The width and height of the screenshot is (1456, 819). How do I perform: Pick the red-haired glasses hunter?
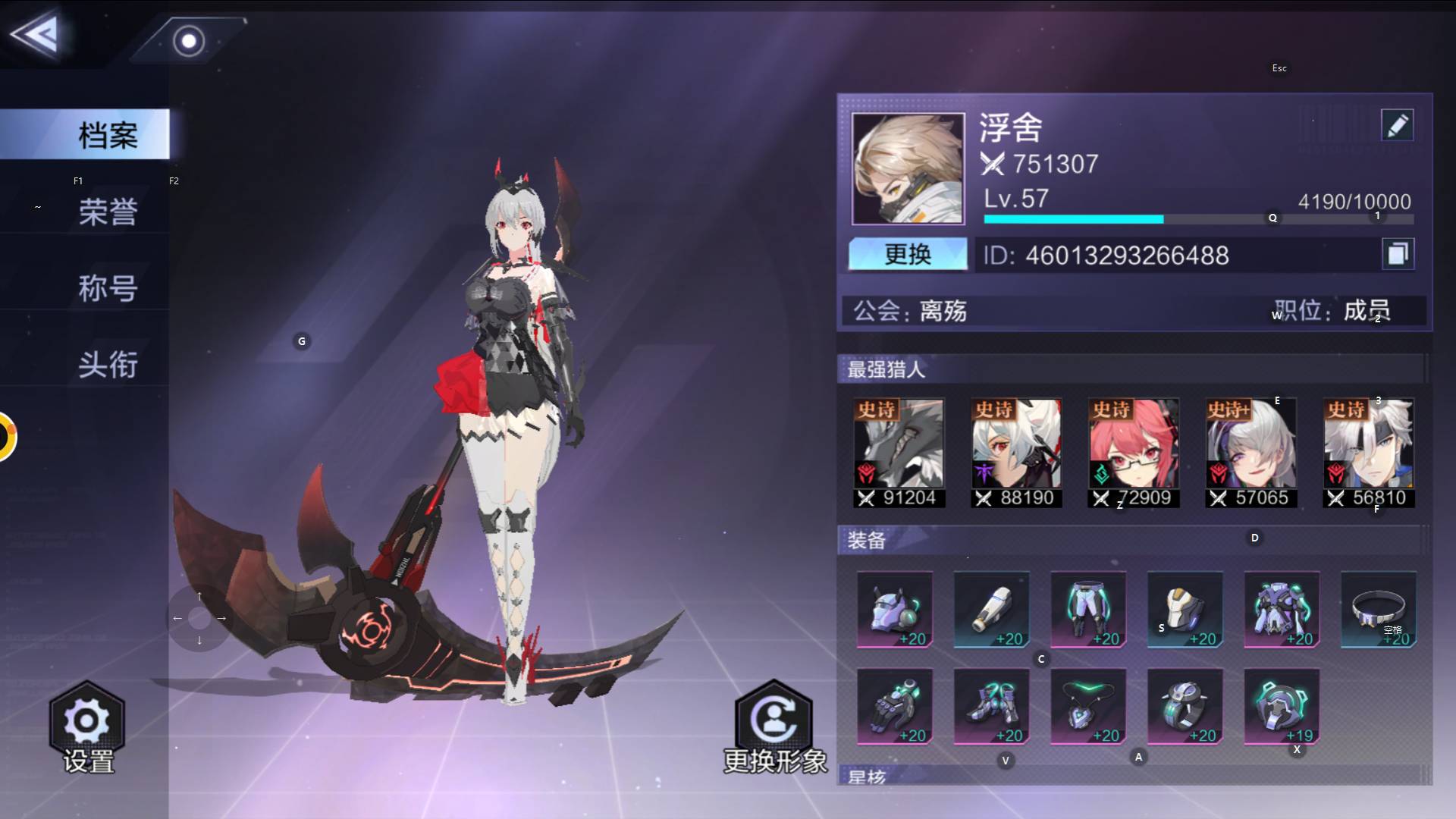[1134, 453]
